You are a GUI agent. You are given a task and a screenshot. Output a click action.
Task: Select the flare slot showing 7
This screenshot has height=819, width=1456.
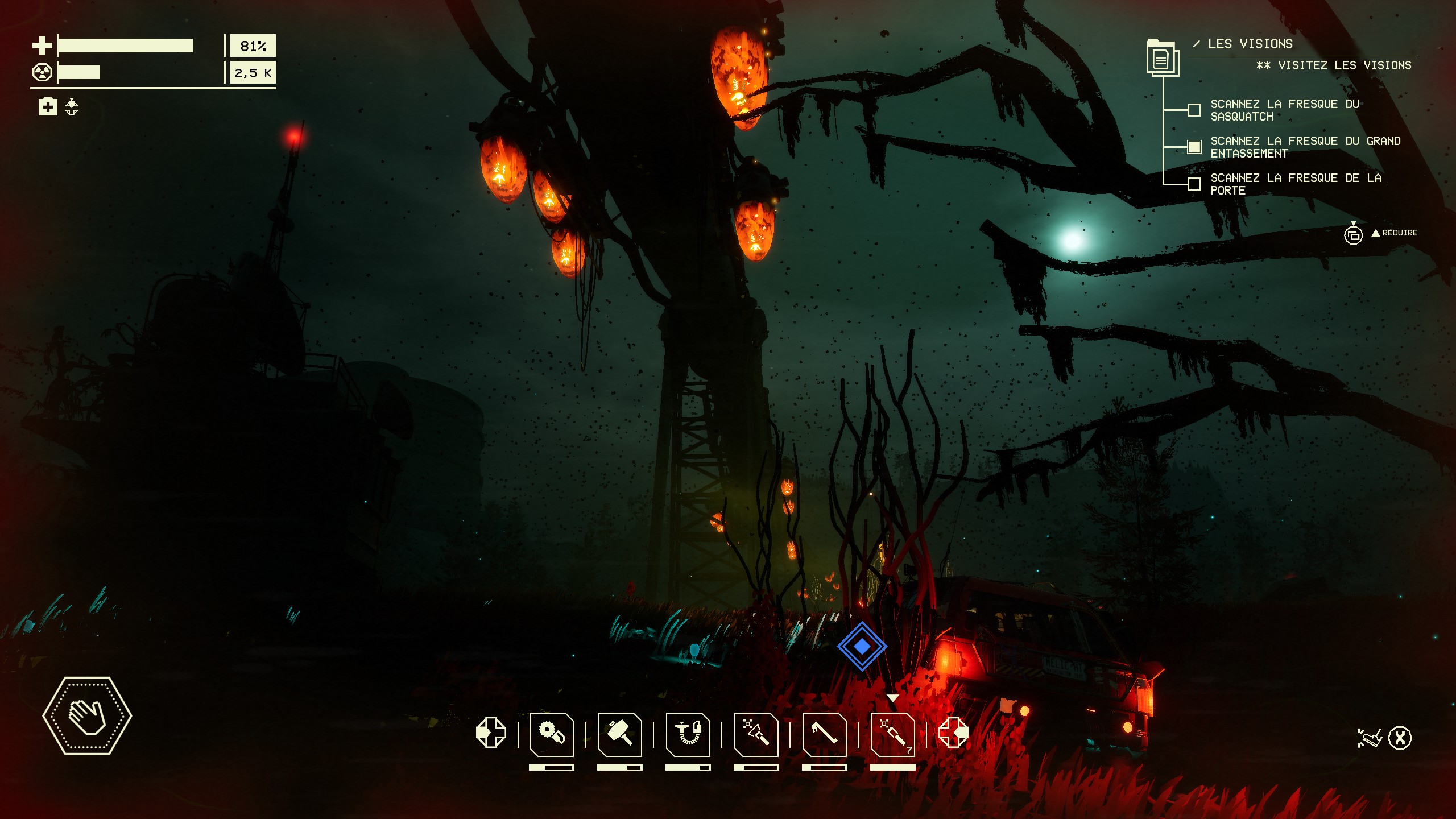click(x=892, y=734)
